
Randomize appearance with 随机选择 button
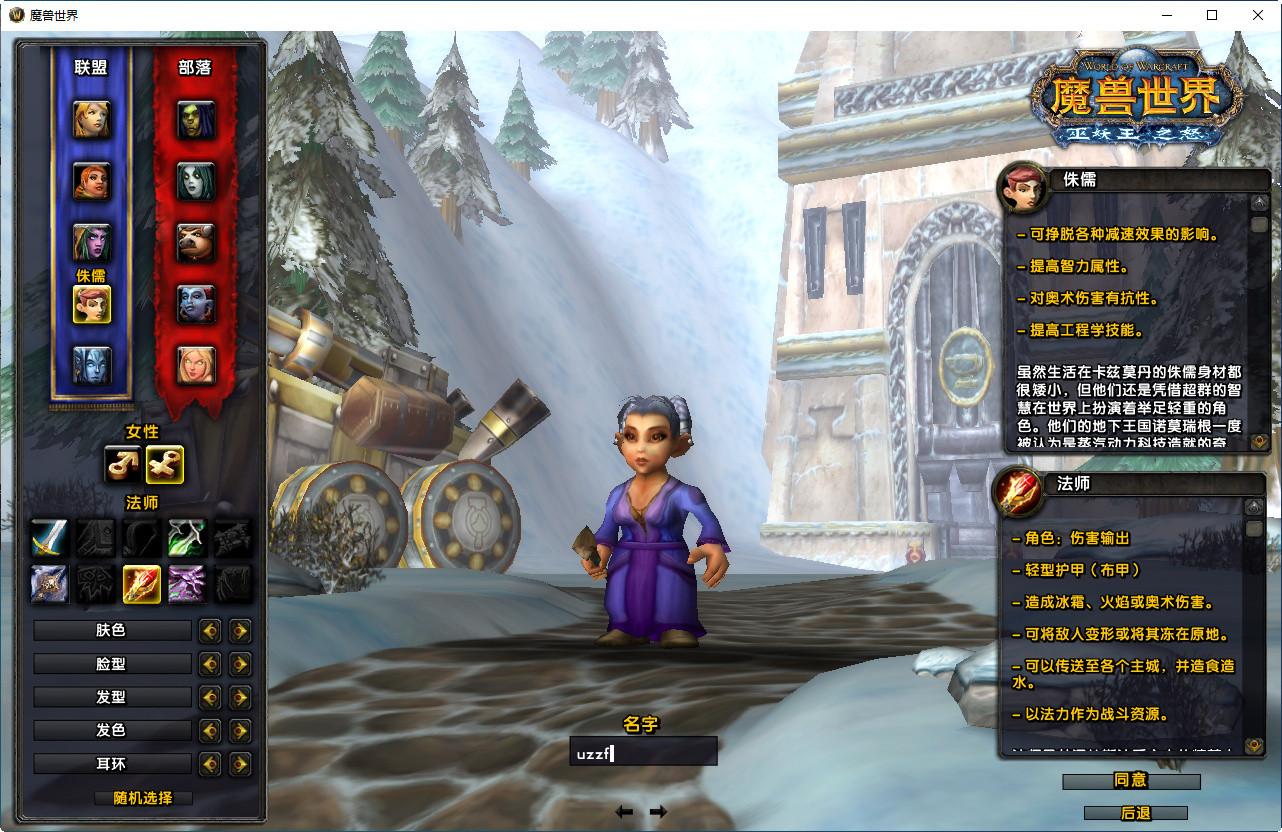143,798
